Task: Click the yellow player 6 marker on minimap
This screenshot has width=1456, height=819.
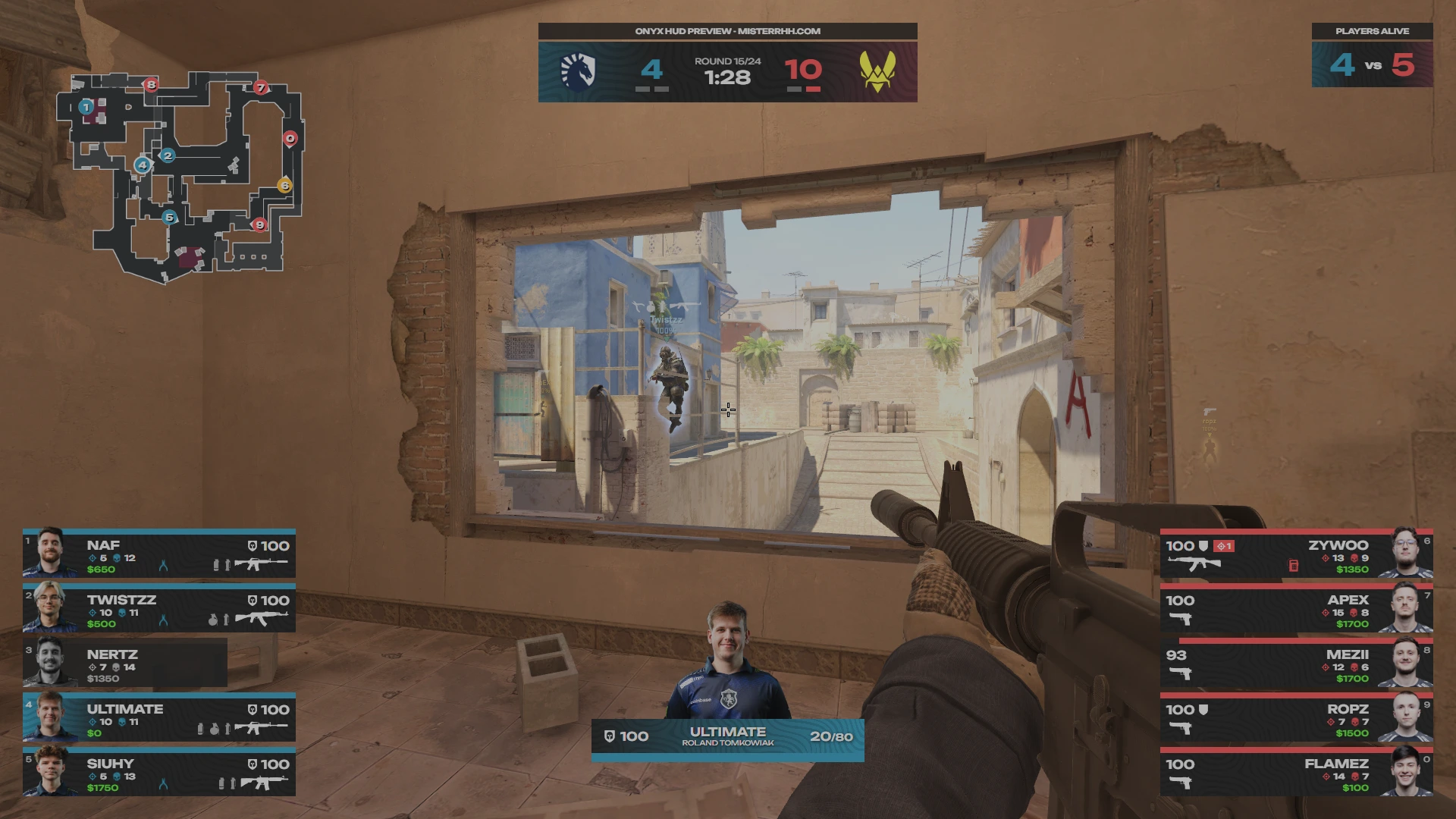Action: pyautogui.click(x=284, y=186)
